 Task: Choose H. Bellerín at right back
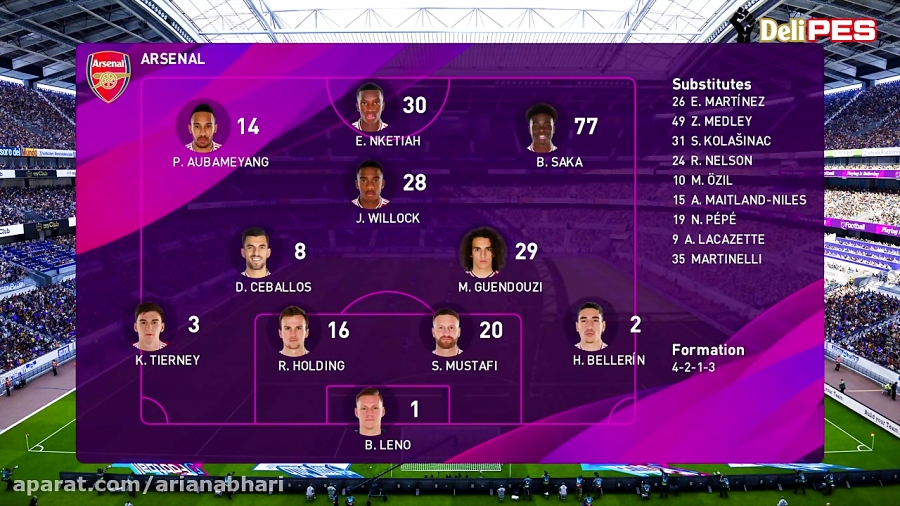(x=590, y=326)
